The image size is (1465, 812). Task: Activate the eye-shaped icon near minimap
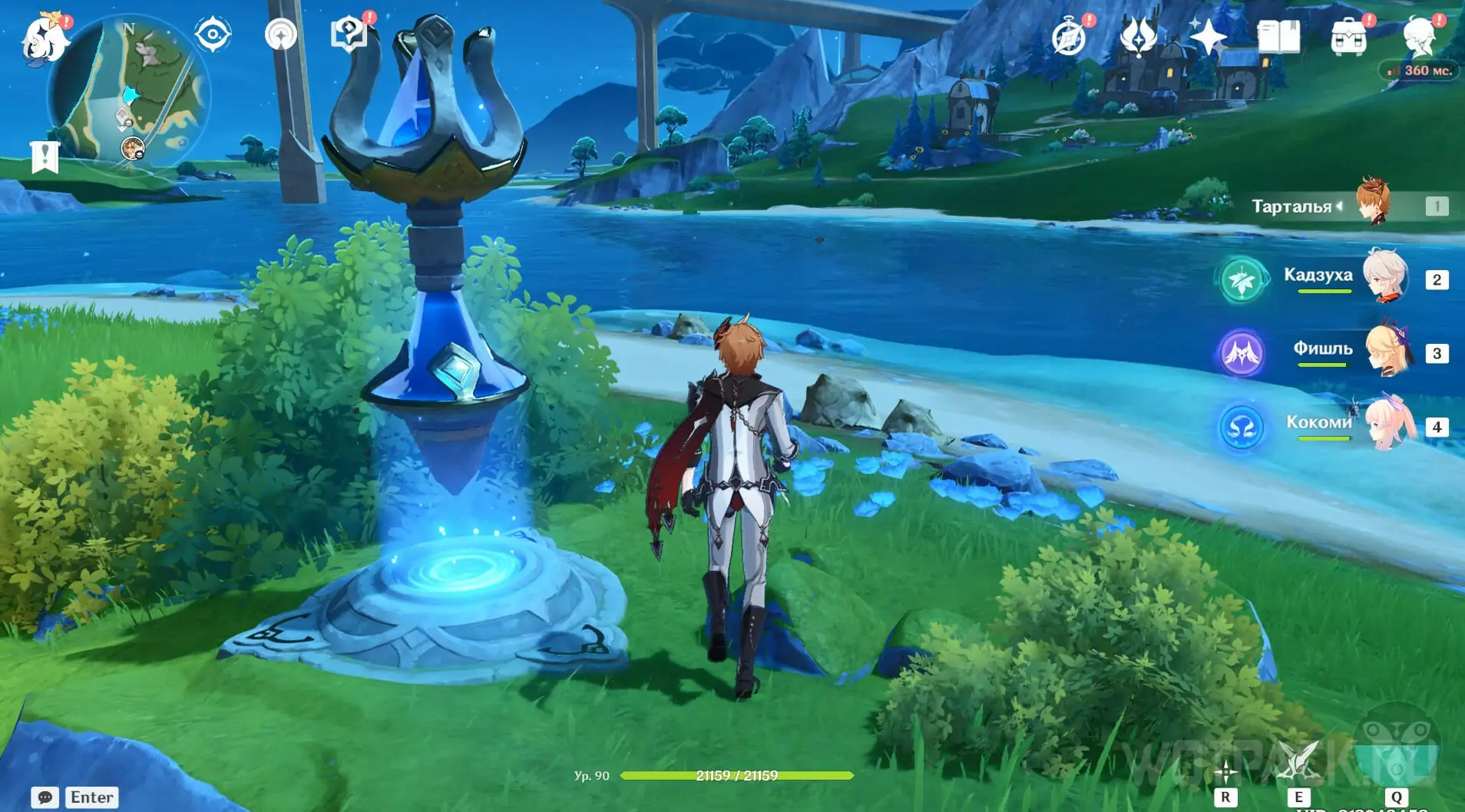point(213,35)
